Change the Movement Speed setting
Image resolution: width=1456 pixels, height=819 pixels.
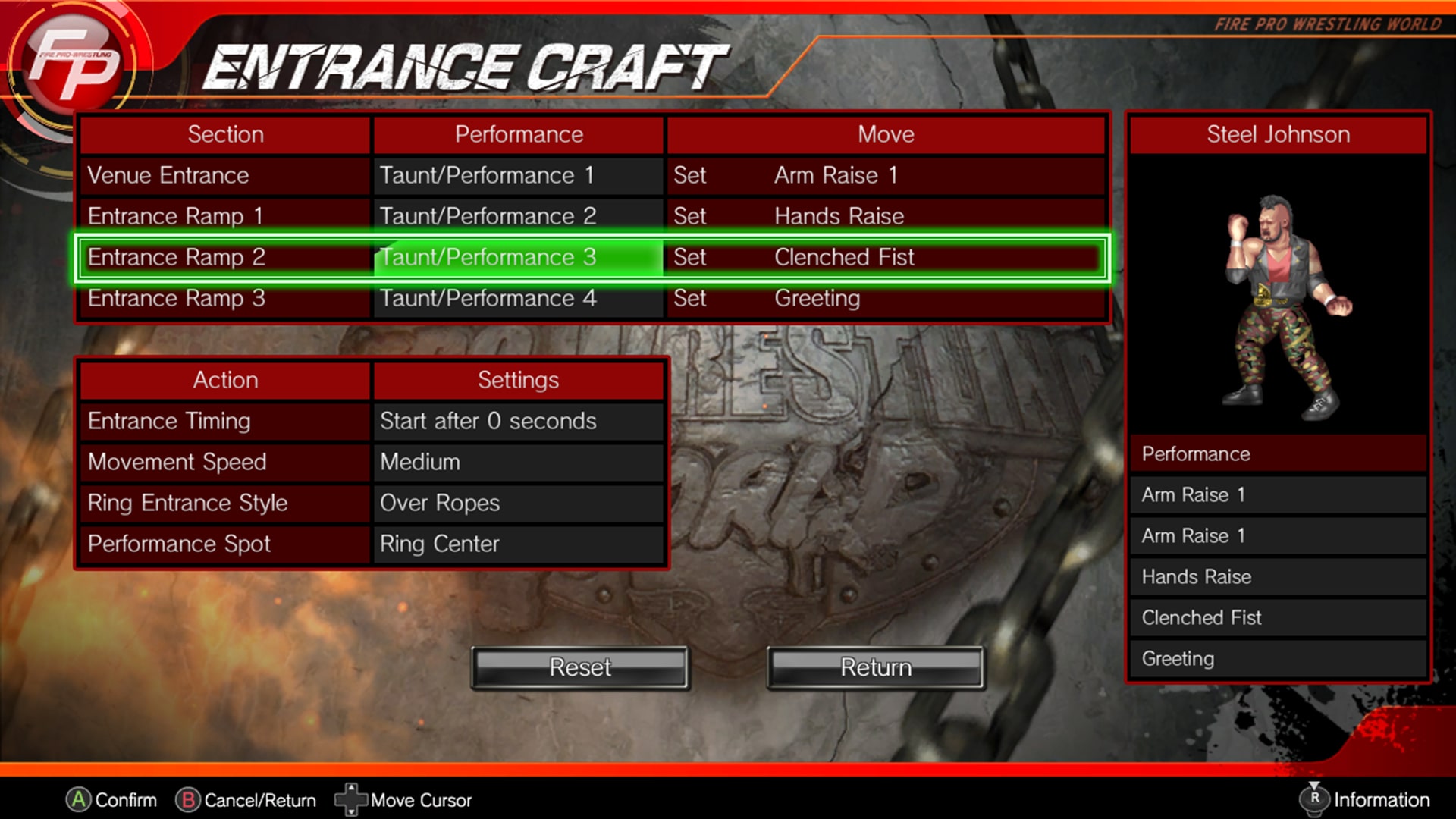tap(518, 462)
